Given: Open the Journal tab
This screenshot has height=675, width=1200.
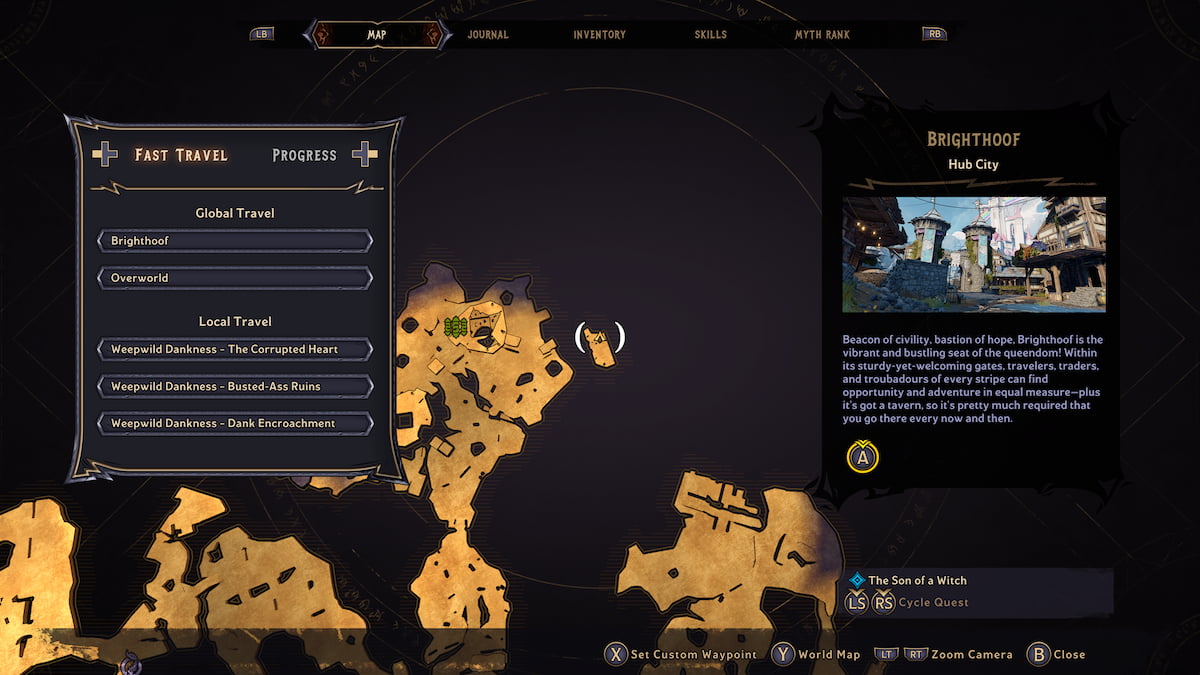Looking at the screenshot, I should click(x=488, y=34).
